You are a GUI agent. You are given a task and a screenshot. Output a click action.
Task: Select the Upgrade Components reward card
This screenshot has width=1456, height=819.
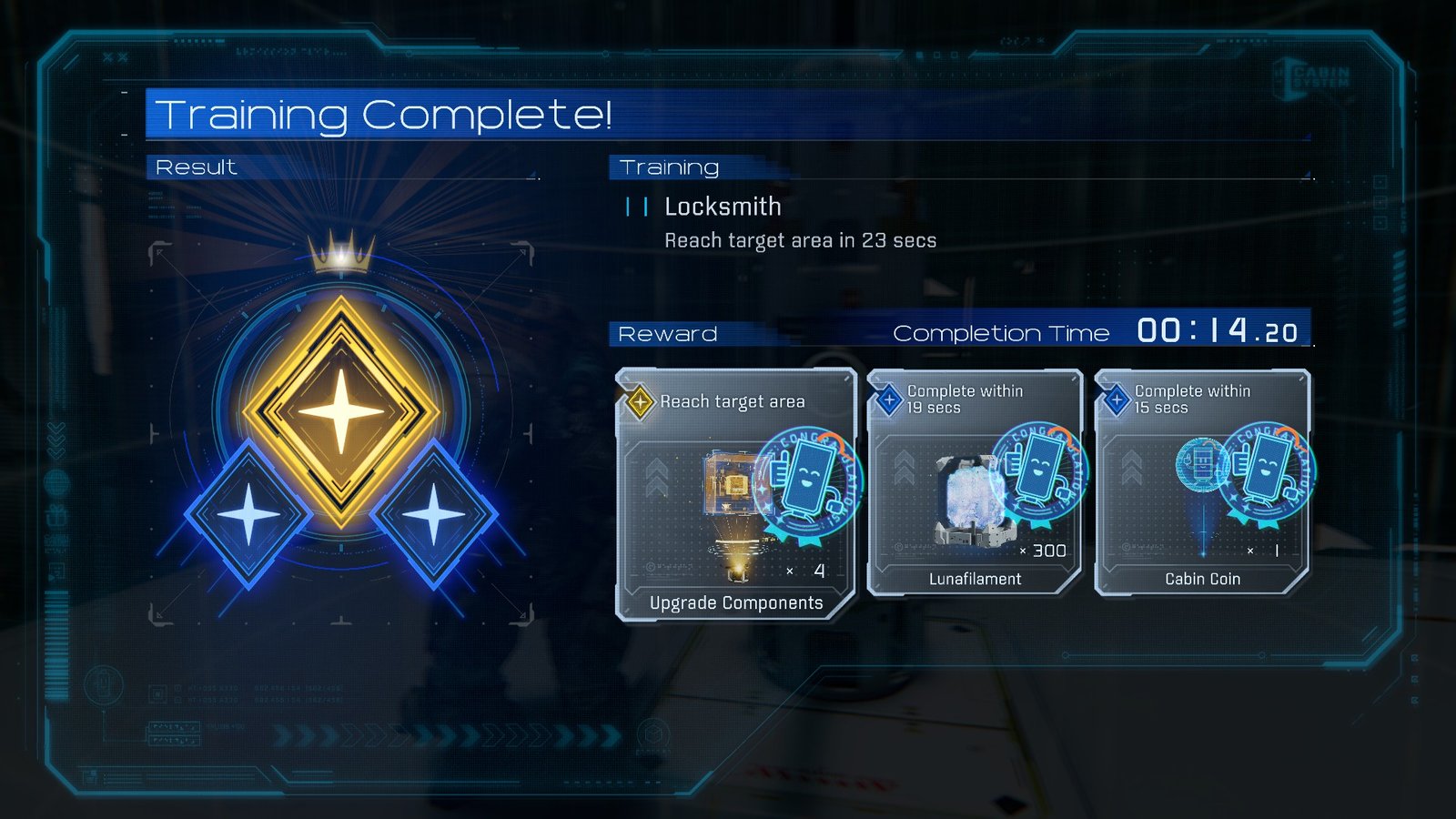[x=735, y=496]
